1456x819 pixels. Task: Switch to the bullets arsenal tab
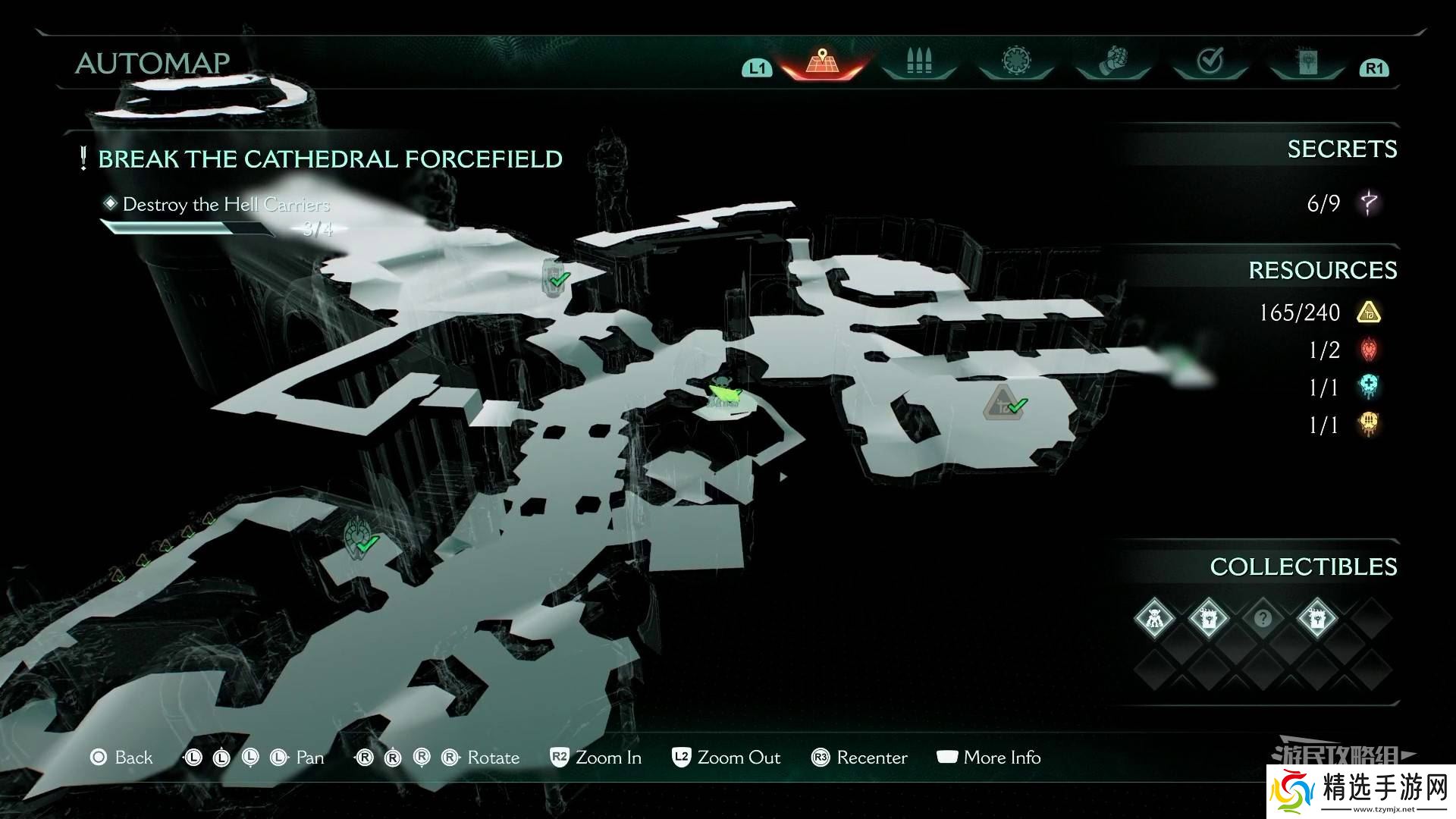click(918, 62)
